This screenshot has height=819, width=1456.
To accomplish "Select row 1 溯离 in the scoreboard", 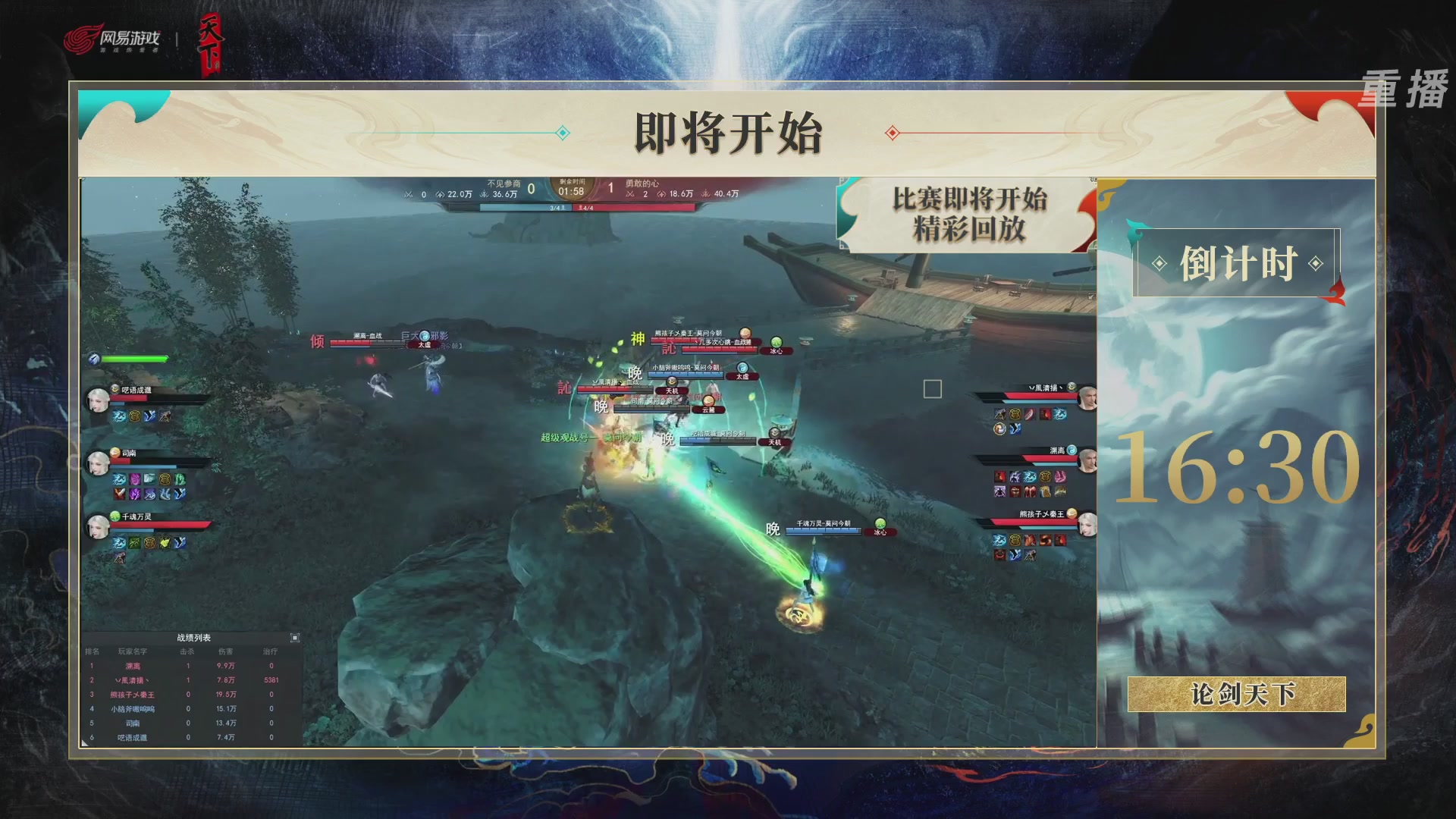I will (133, 666).
